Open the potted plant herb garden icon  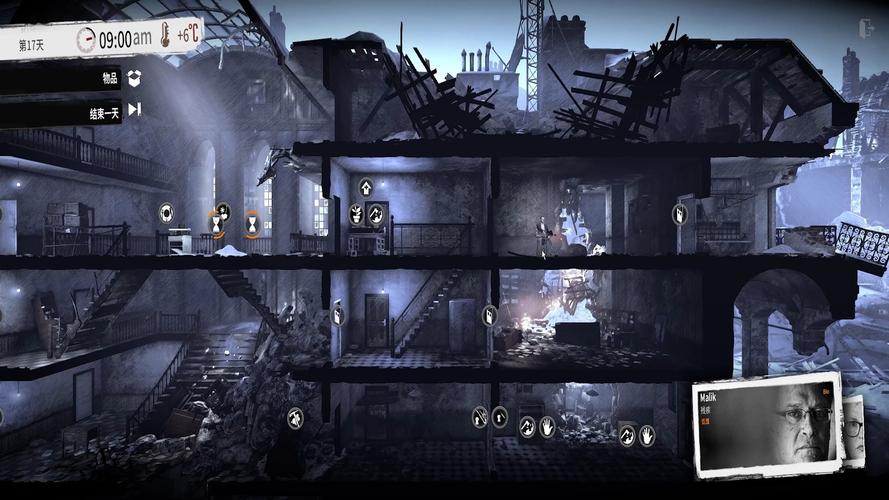[356, 213]
